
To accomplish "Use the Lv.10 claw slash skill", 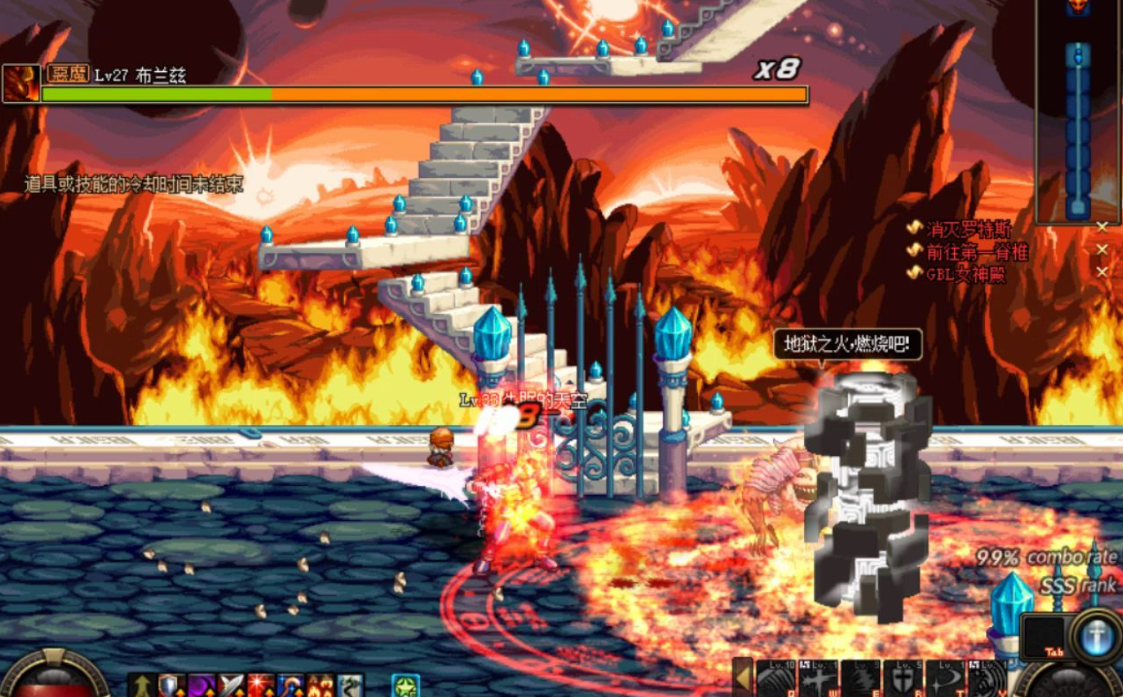I will (776, 678).
